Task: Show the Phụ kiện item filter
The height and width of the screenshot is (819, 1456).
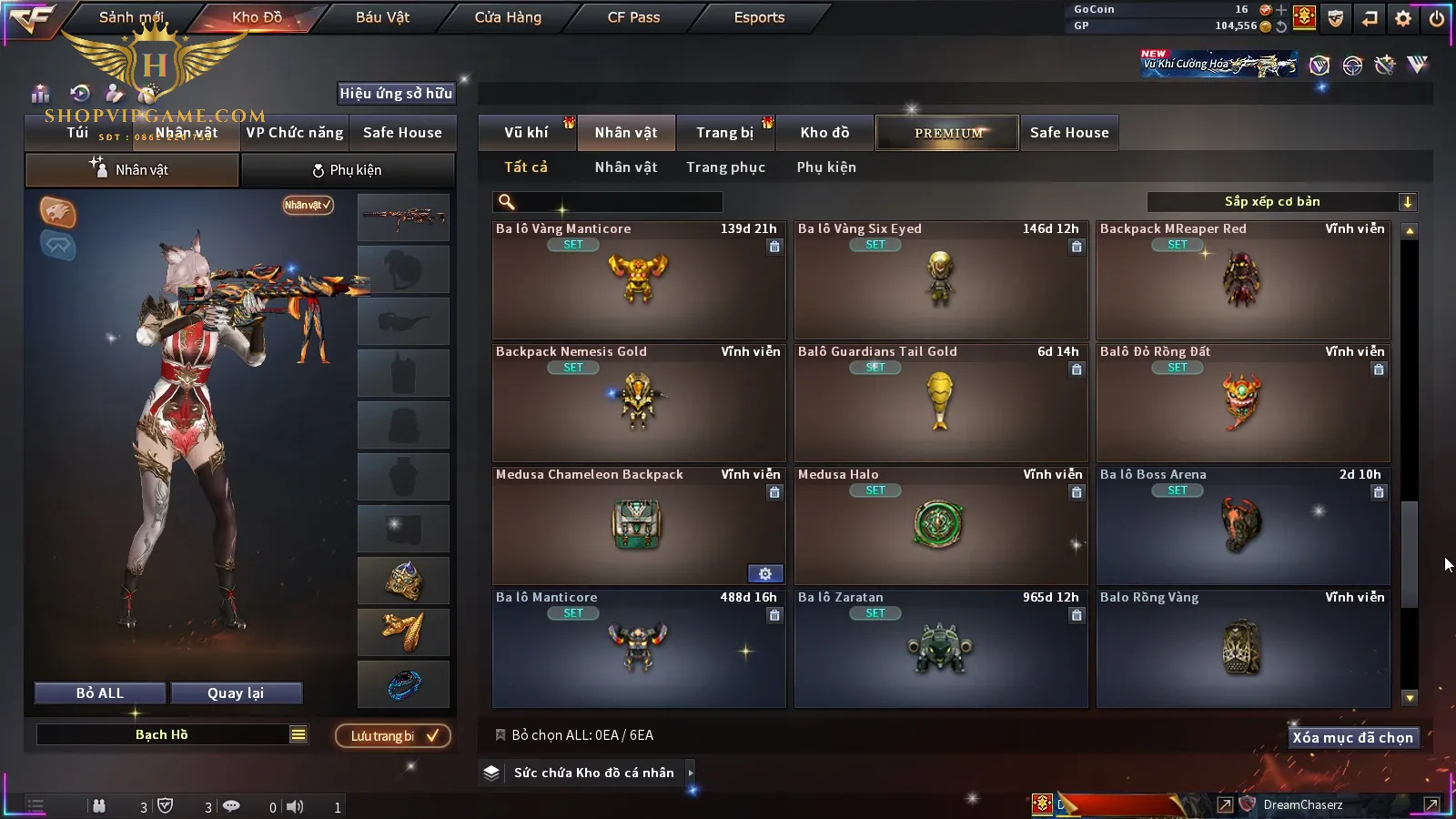Action: [x=826, y=167]
